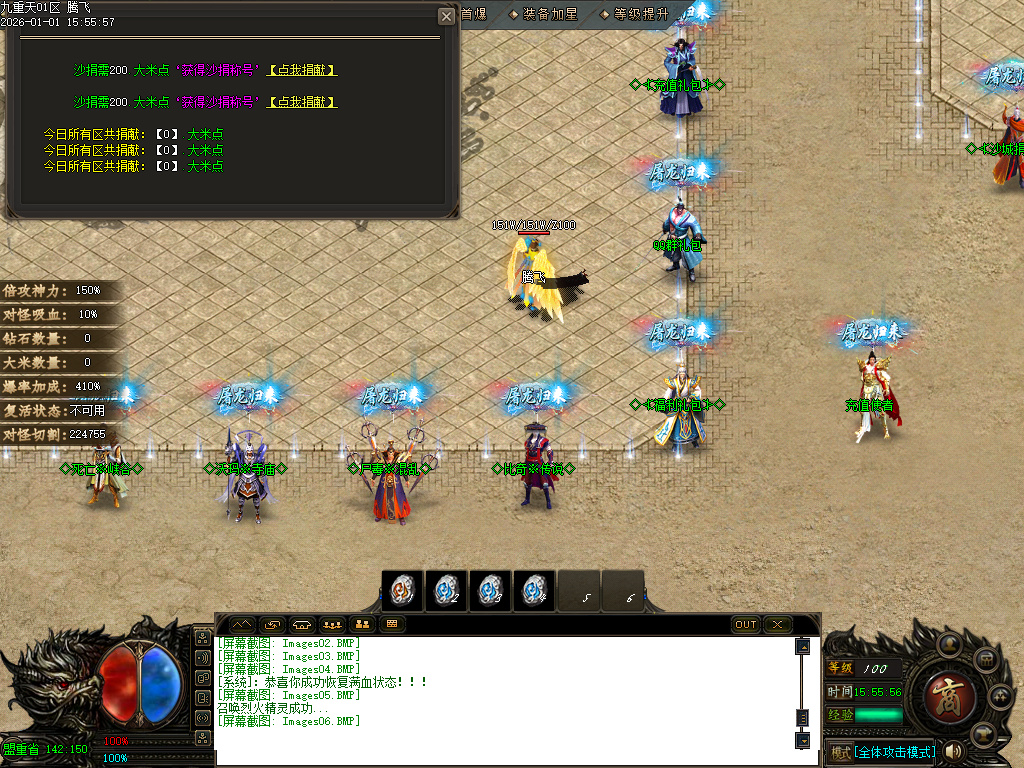Click the grid icon on chat toolbar

393,625
